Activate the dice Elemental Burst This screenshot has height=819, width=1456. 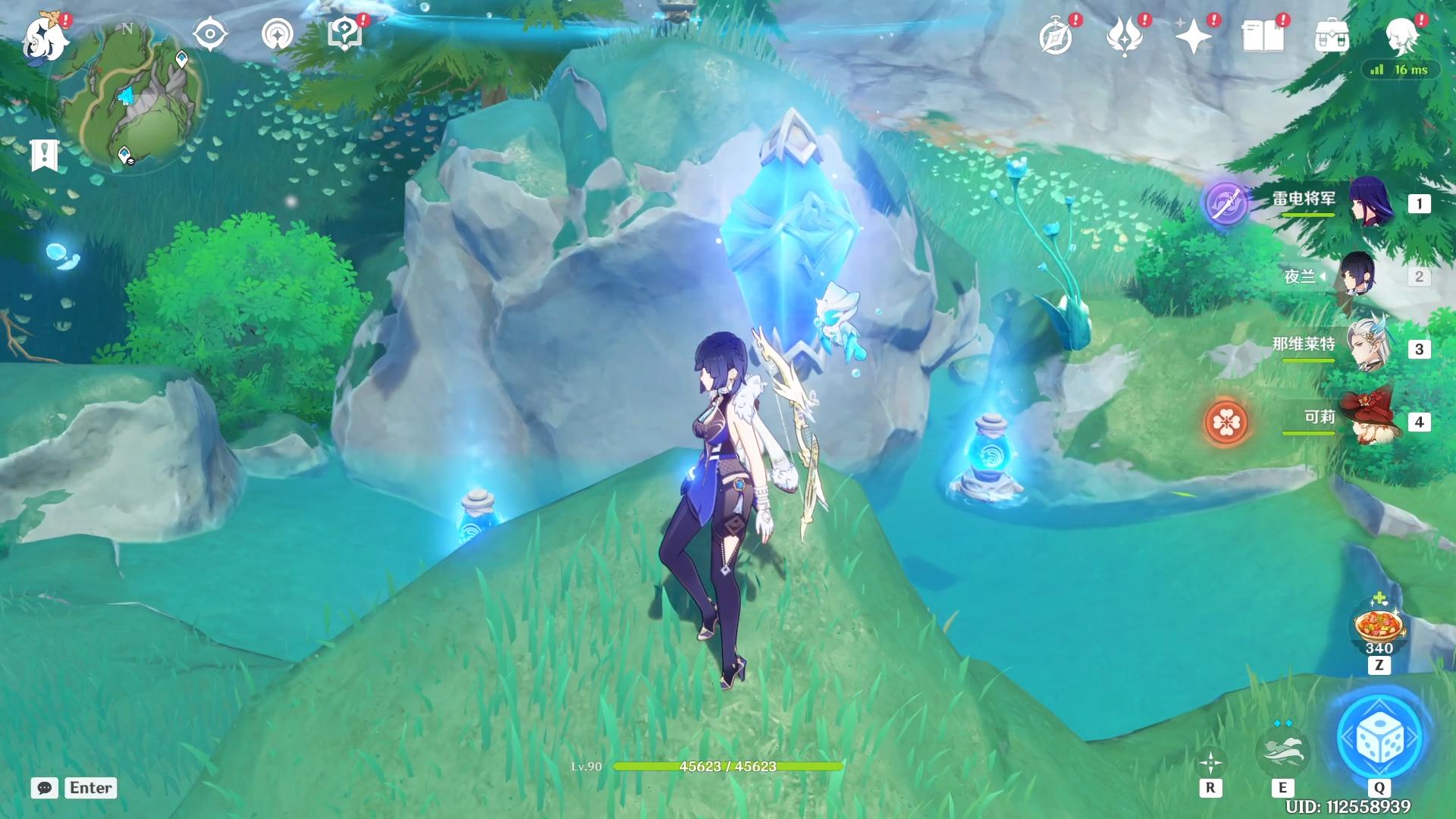tap(1379, 737)
